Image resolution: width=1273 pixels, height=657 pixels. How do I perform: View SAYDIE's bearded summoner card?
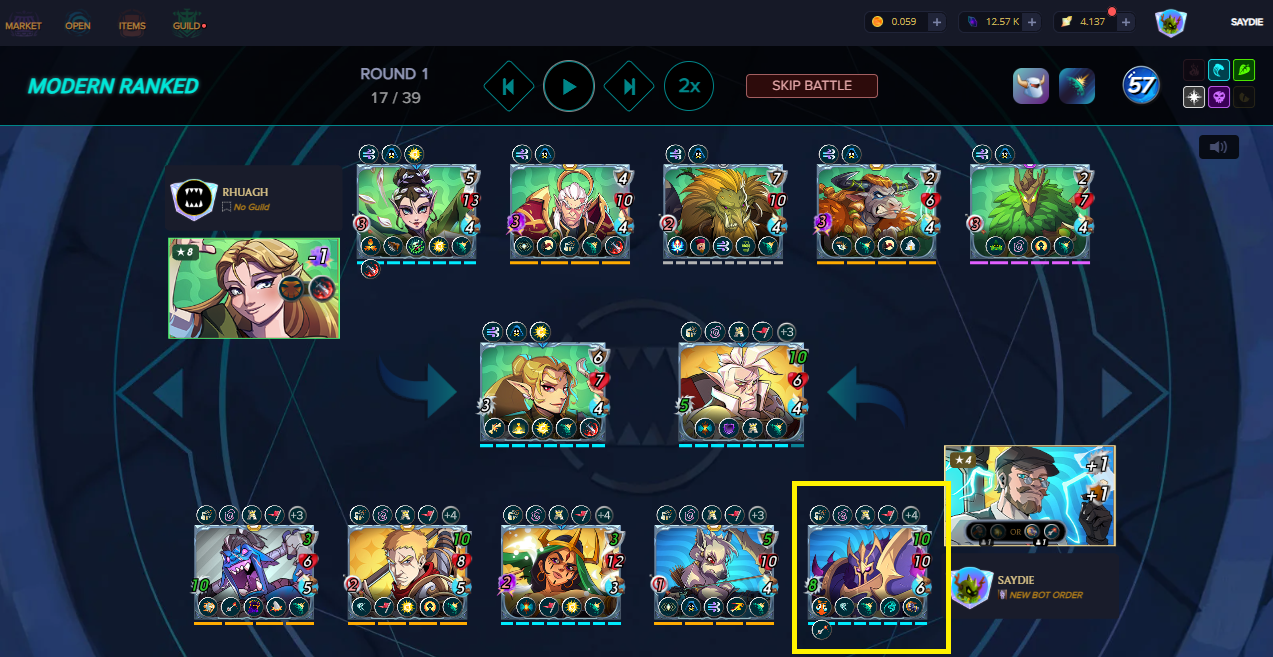[1029, 495]
